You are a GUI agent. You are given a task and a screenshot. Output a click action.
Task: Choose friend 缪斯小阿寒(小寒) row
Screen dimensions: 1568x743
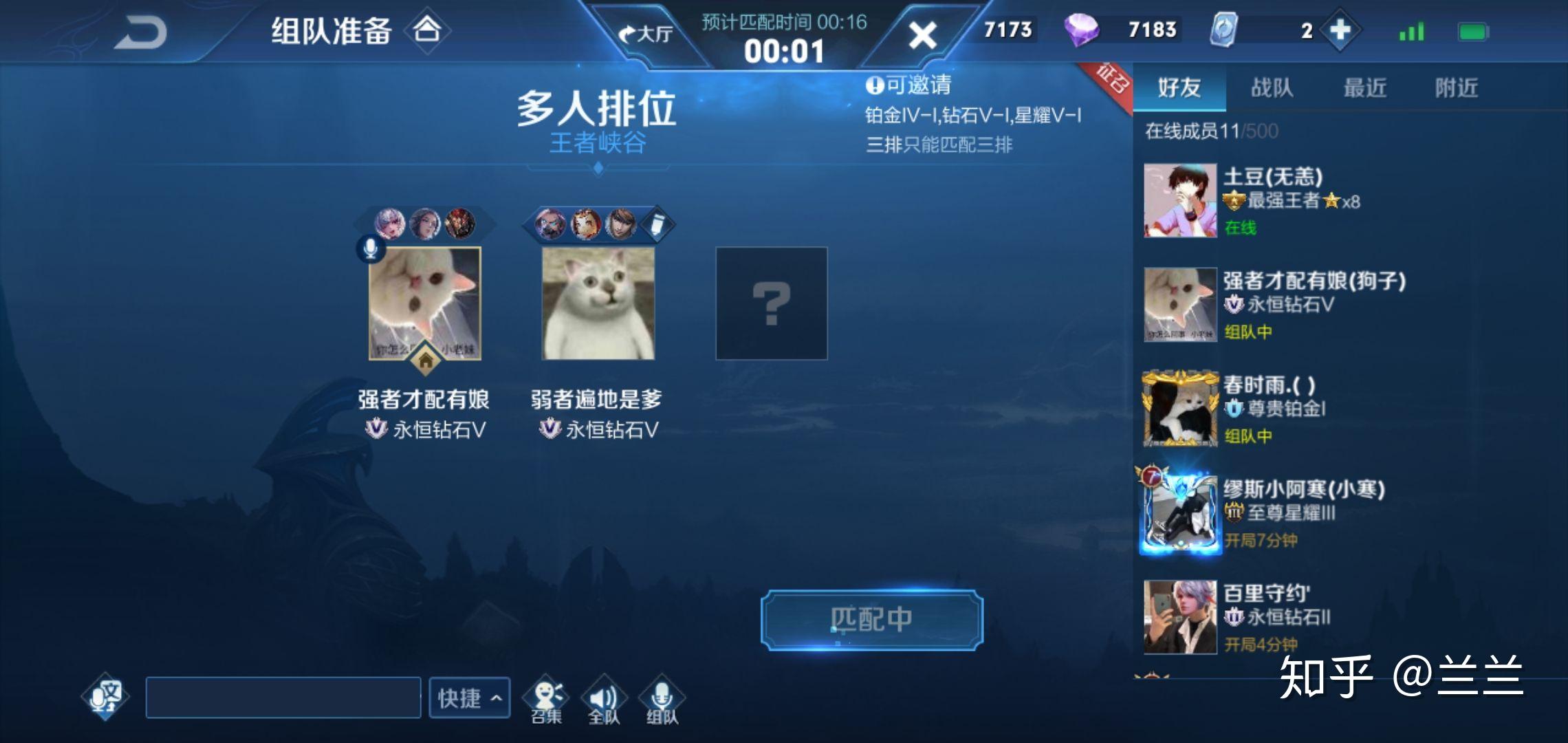coord(1272,513)
